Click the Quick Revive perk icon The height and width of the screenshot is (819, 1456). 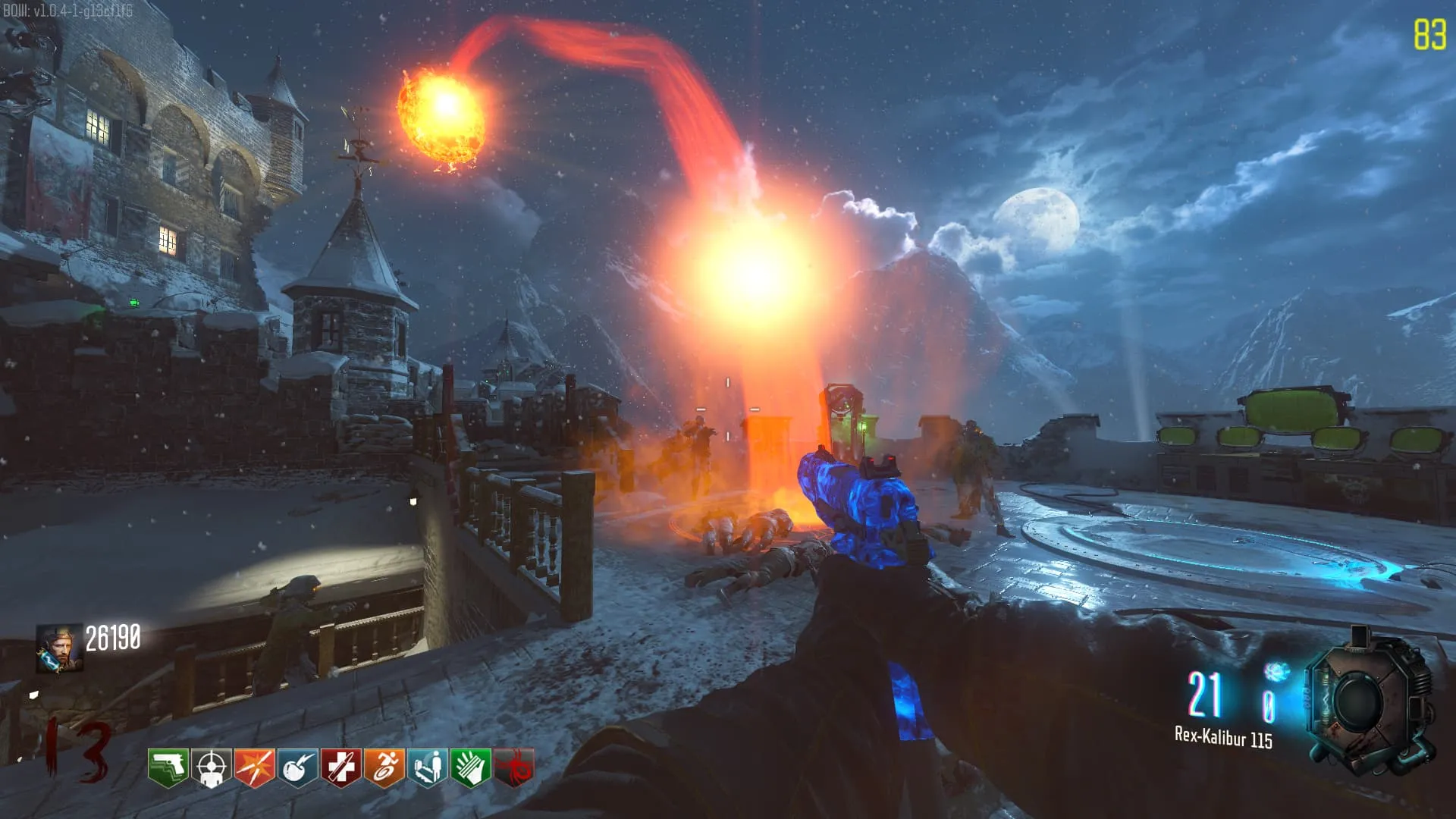(x=427, y=767)
